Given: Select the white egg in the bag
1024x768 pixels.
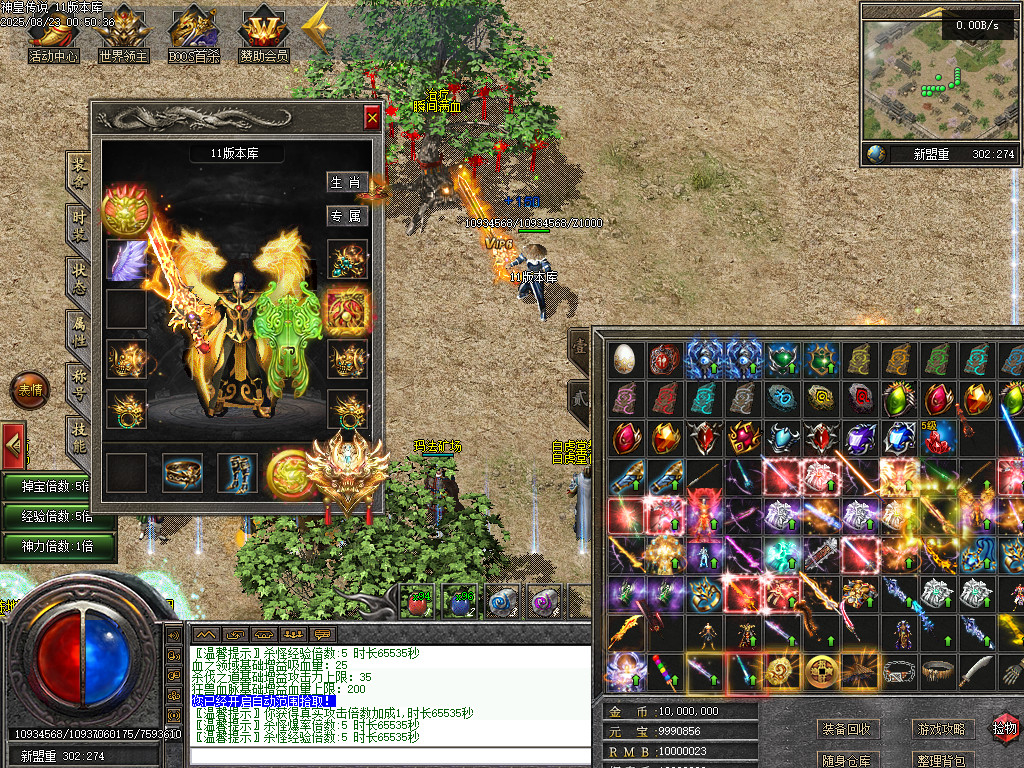Looking at the screenshot, I should pos(624,359).
